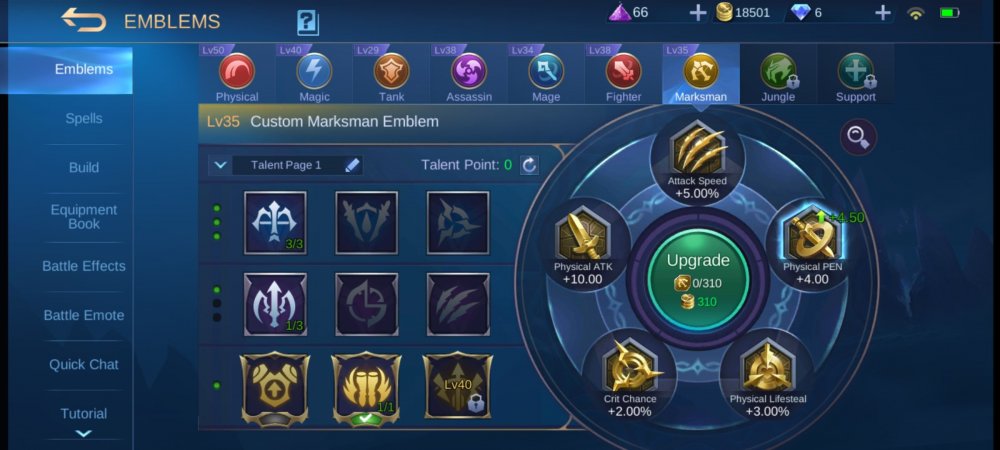The image size is (1000, 450).
Task: Go back using the return arrow
Action: point(83,20)
